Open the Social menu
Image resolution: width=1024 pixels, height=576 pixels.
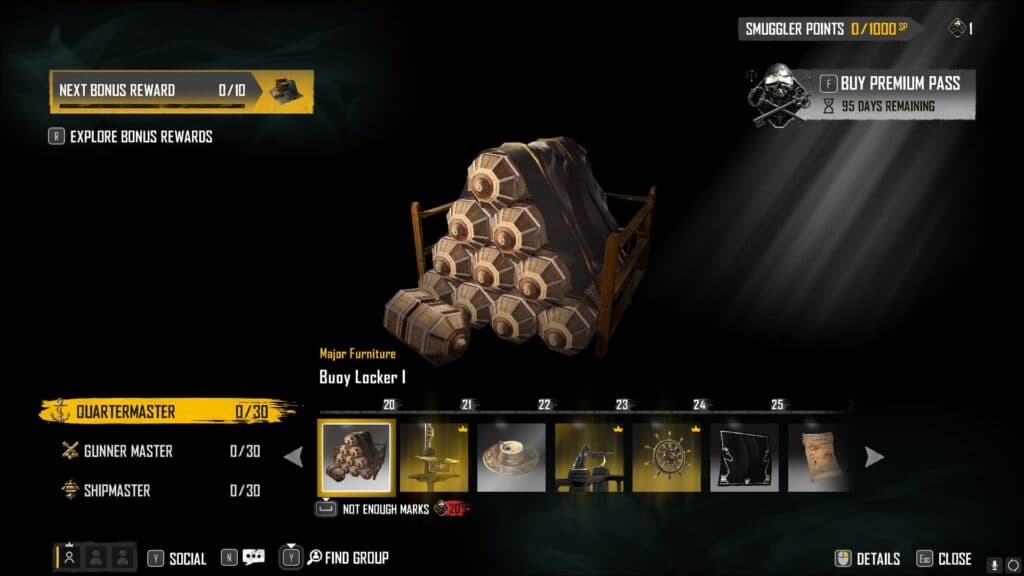pyautogui.click(x=177, y=558)
